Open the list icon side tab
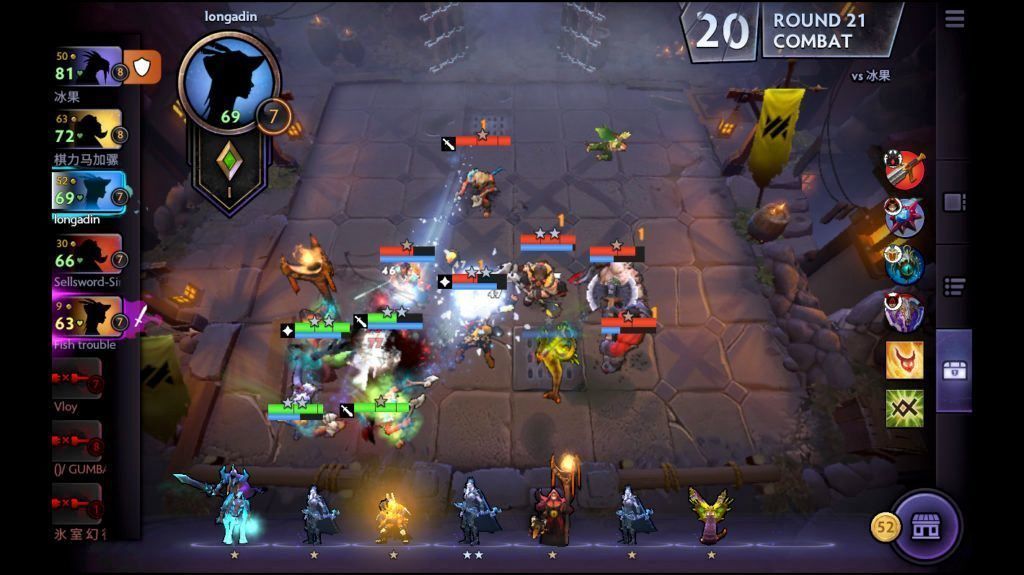 (955, 287)
